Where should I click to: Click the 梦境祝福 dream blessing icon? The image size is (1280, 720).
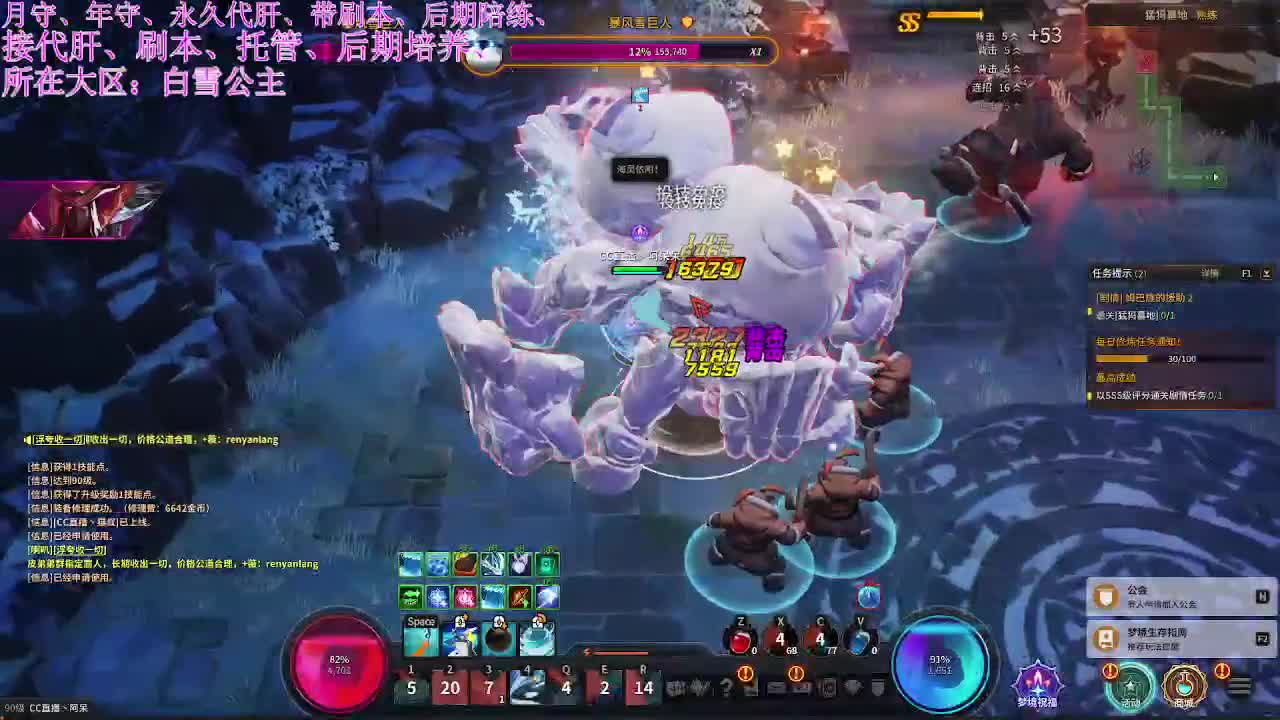click(1037, 683)
